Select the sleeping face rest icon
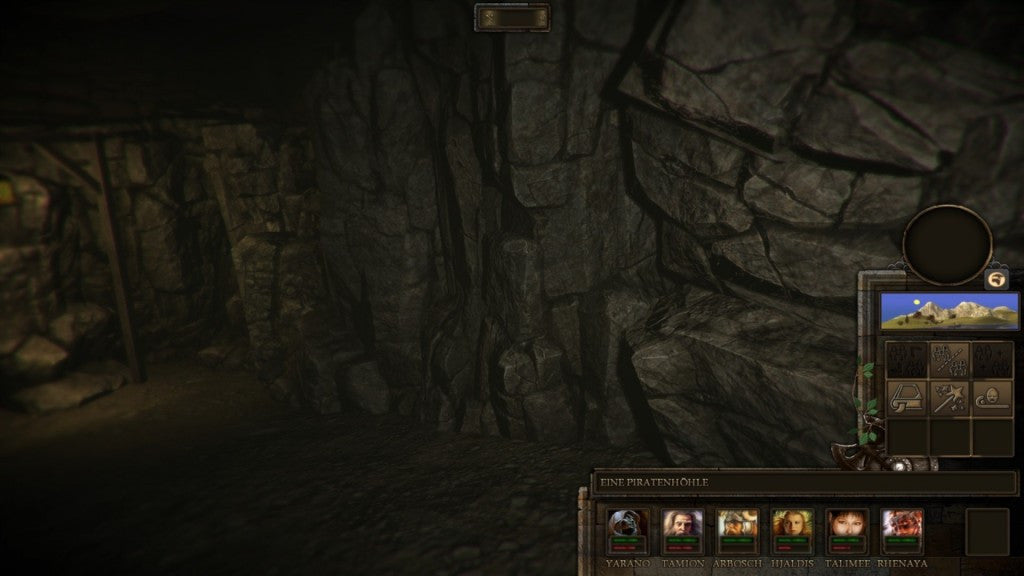The image size is (1024, 576). (992, 399)
